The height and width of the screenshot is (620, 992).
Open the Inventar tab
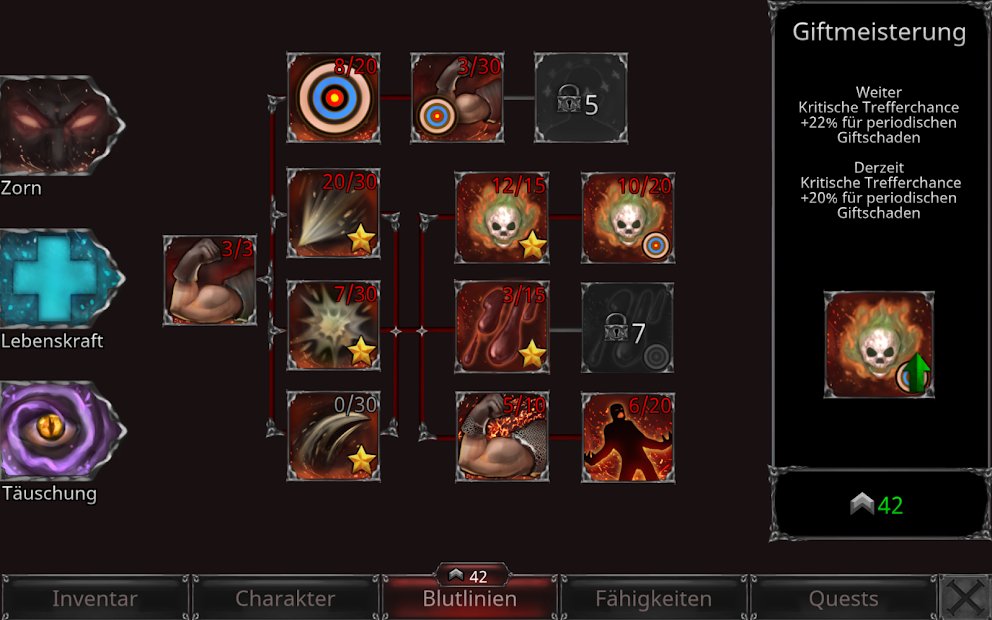(x=94, y=599)
